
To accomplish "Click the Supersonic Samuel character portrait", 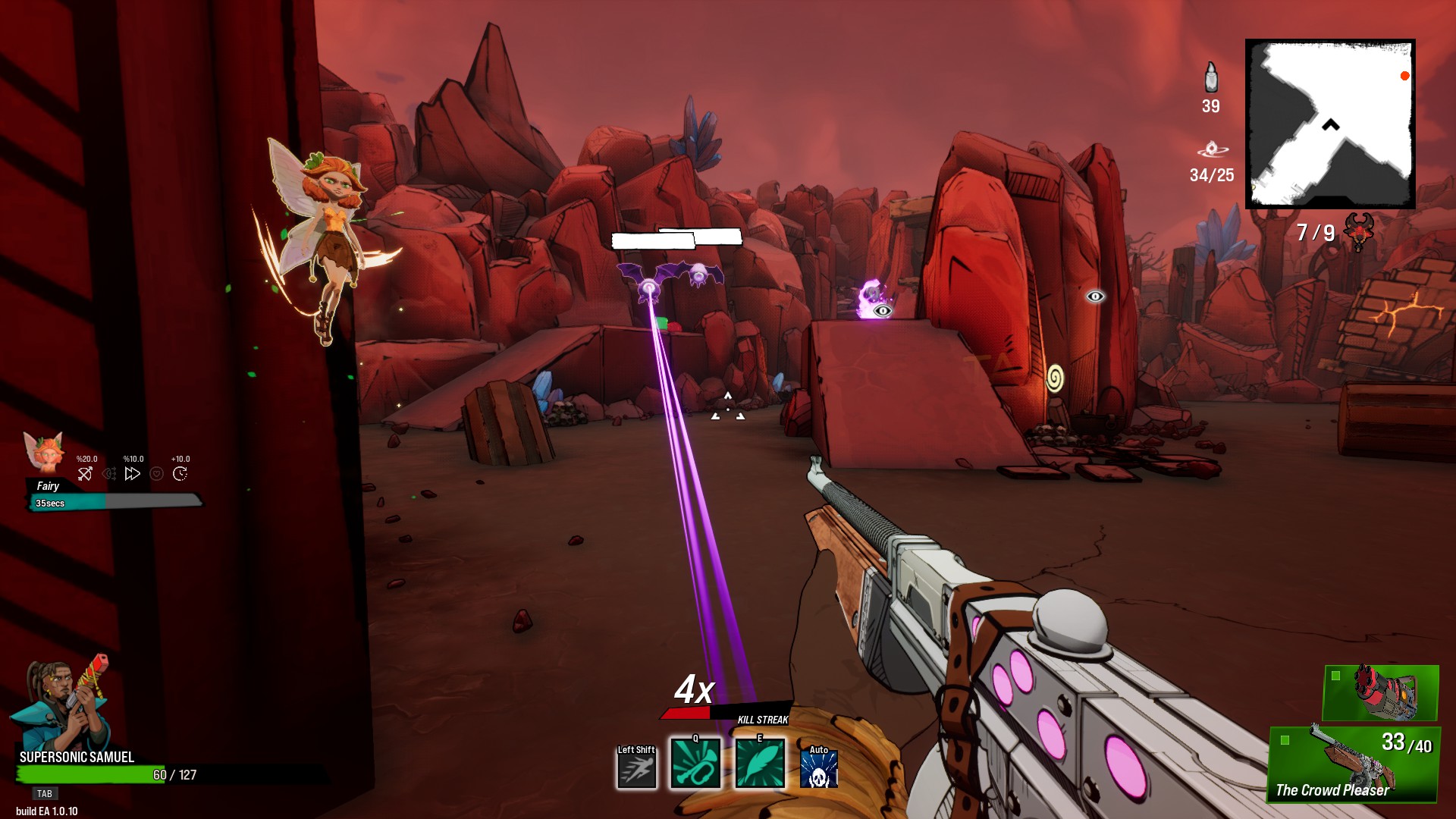I will (62, 704).
